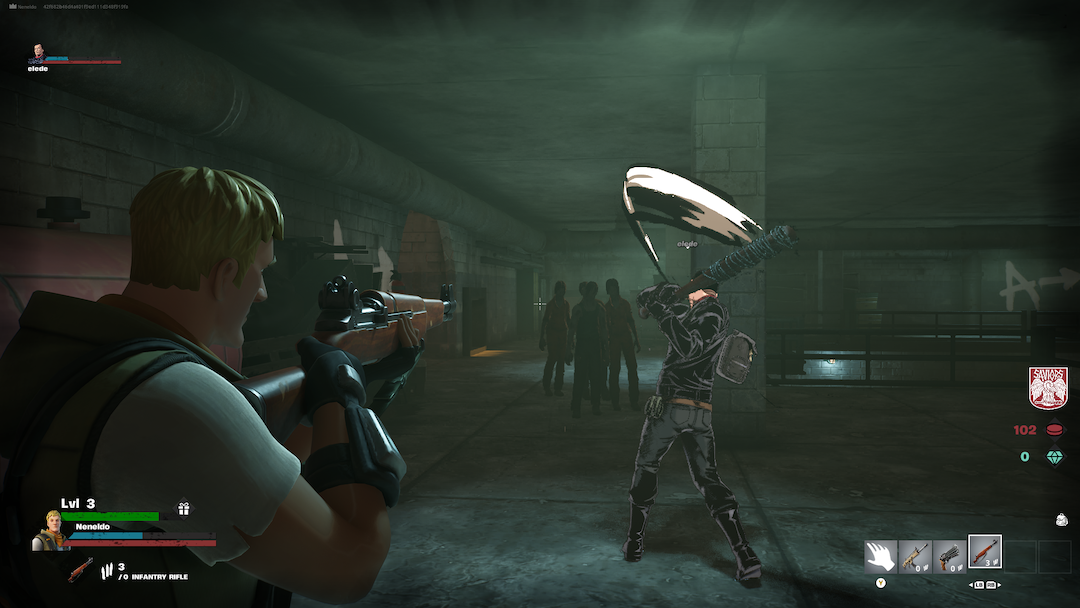Image resolution: width=1080 pixels, height=608 pixels.
Task: Click the gift box icon
Action: click(184, 509)
